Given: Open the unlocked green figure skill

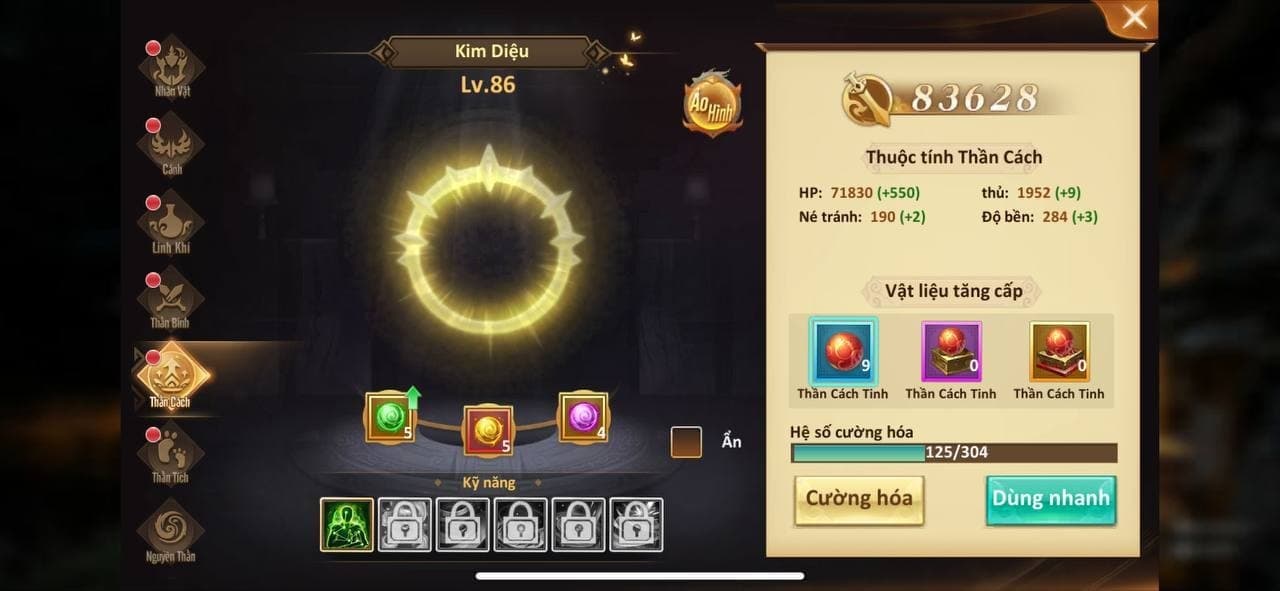Looking at the screenshot, I should (347, 524).
